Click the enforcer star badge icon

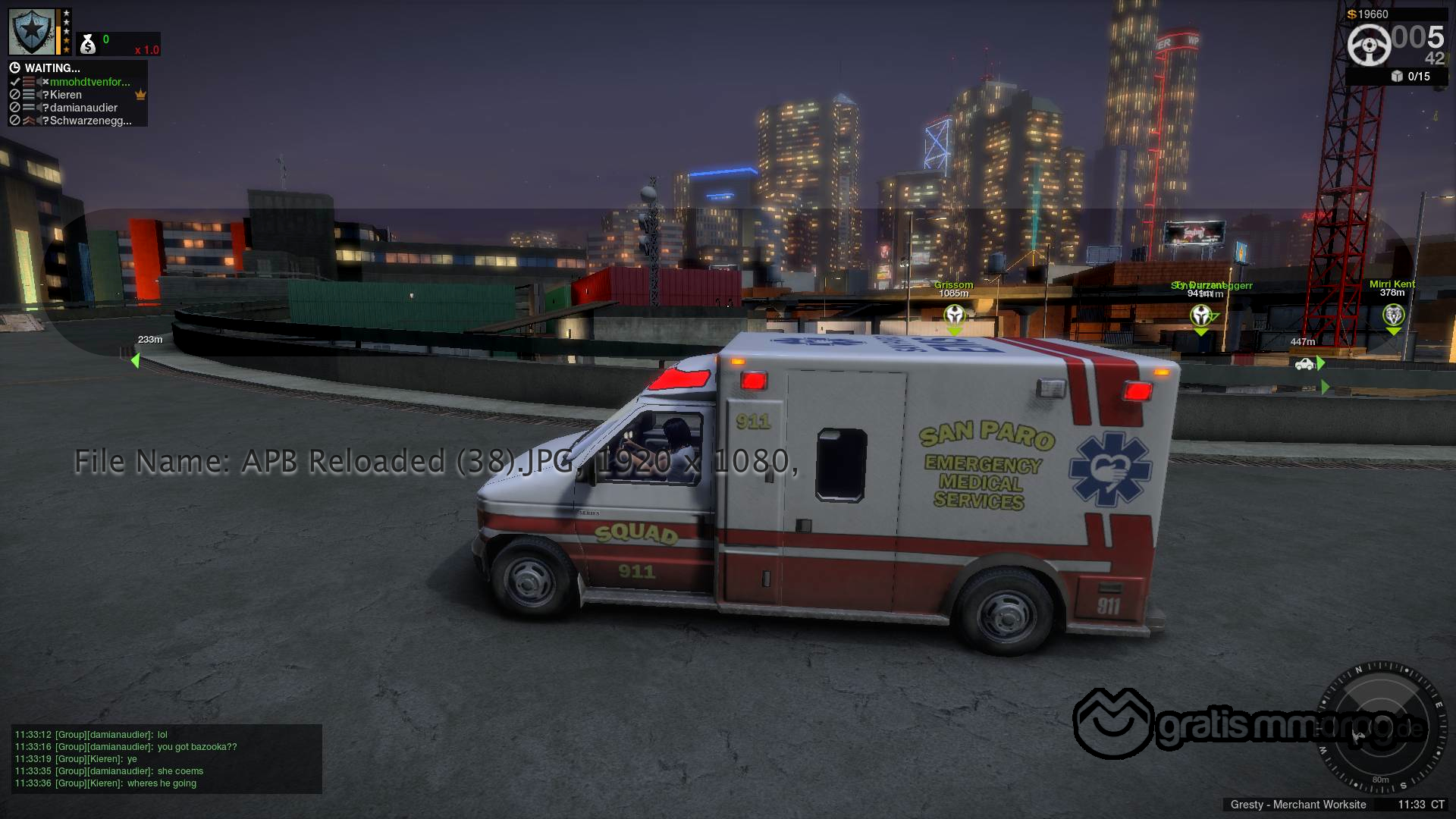(x=32, y=32)
